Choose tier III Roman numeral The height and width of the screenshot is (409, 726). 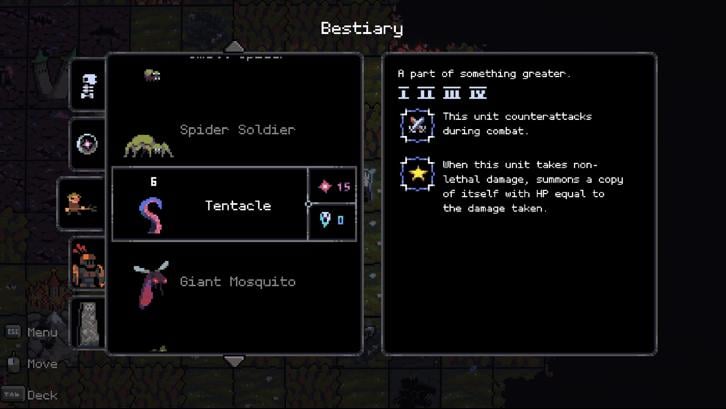(452, 93)
